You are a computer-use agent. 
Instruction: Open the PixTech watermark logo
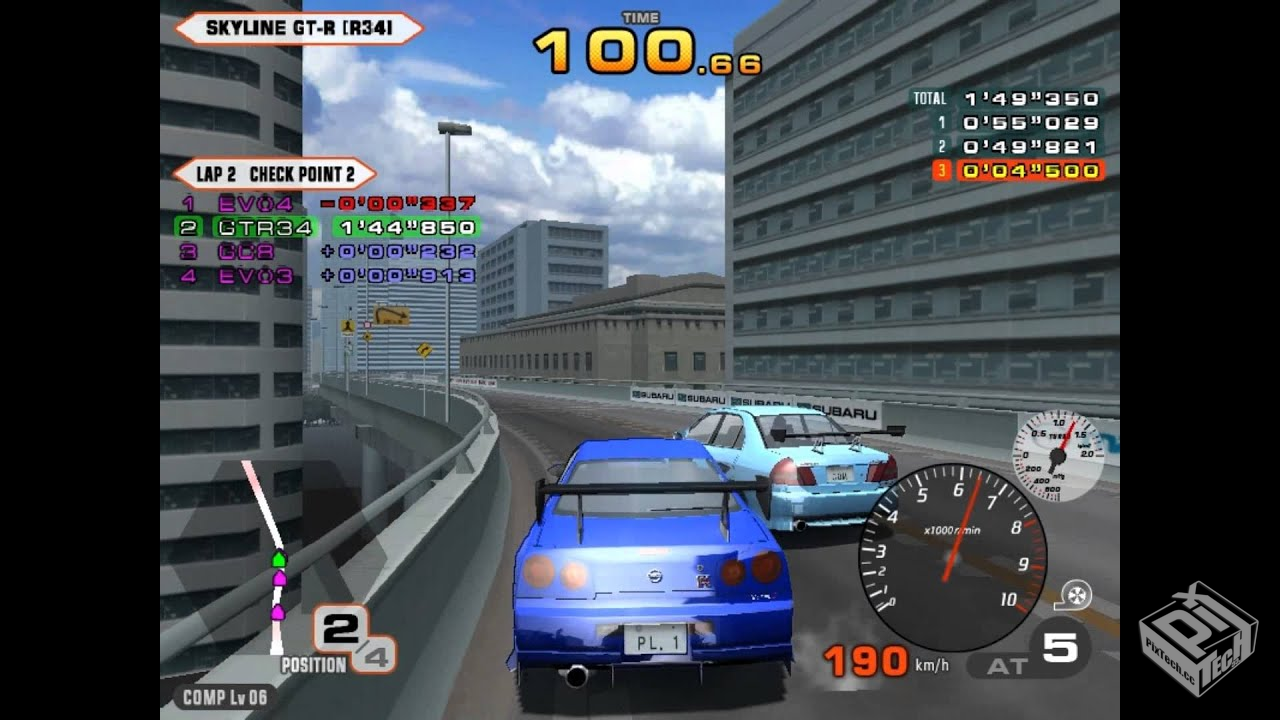point(1197,640)
